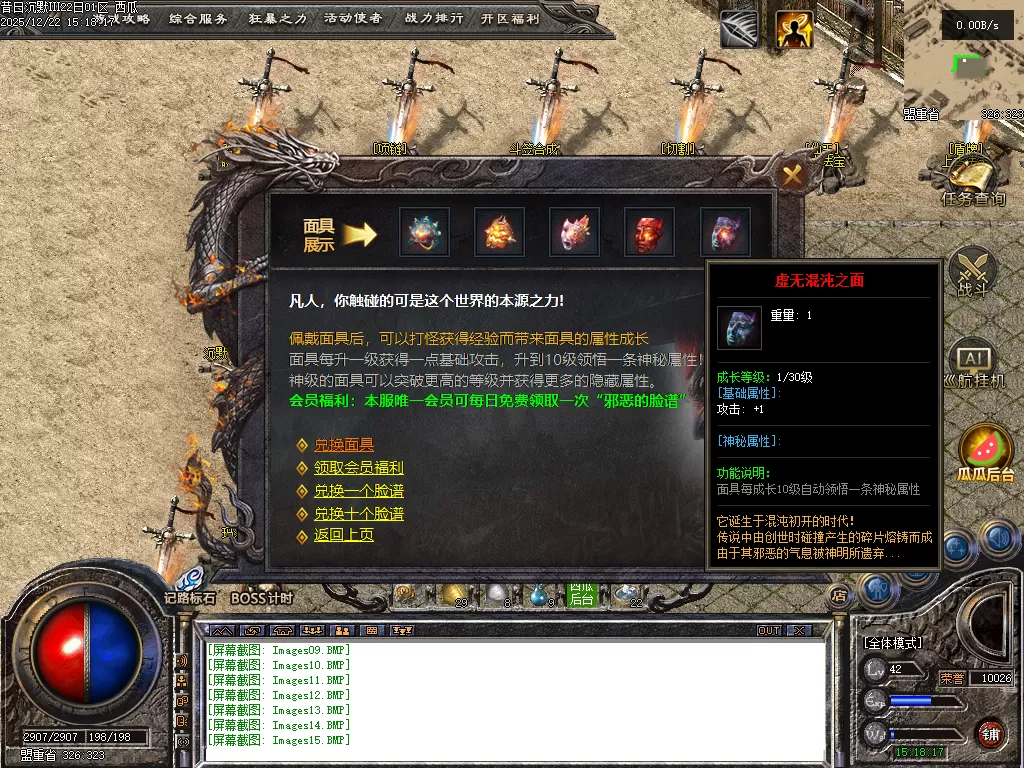
Task: Choose the 兑换面具 option
Action: [343, 445]
